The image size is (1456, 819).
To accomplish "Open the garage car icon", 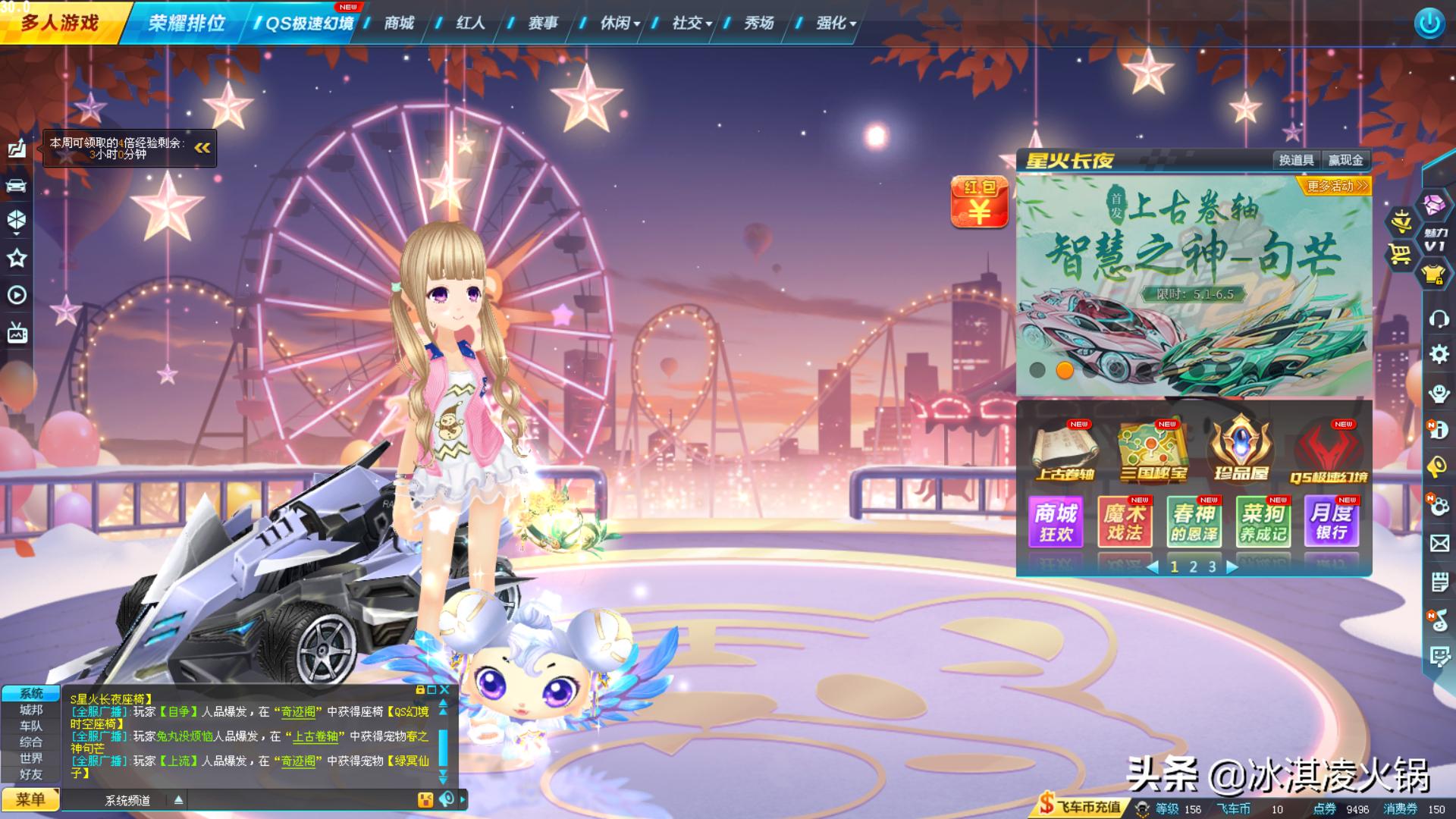I will [x=17, y=186].
